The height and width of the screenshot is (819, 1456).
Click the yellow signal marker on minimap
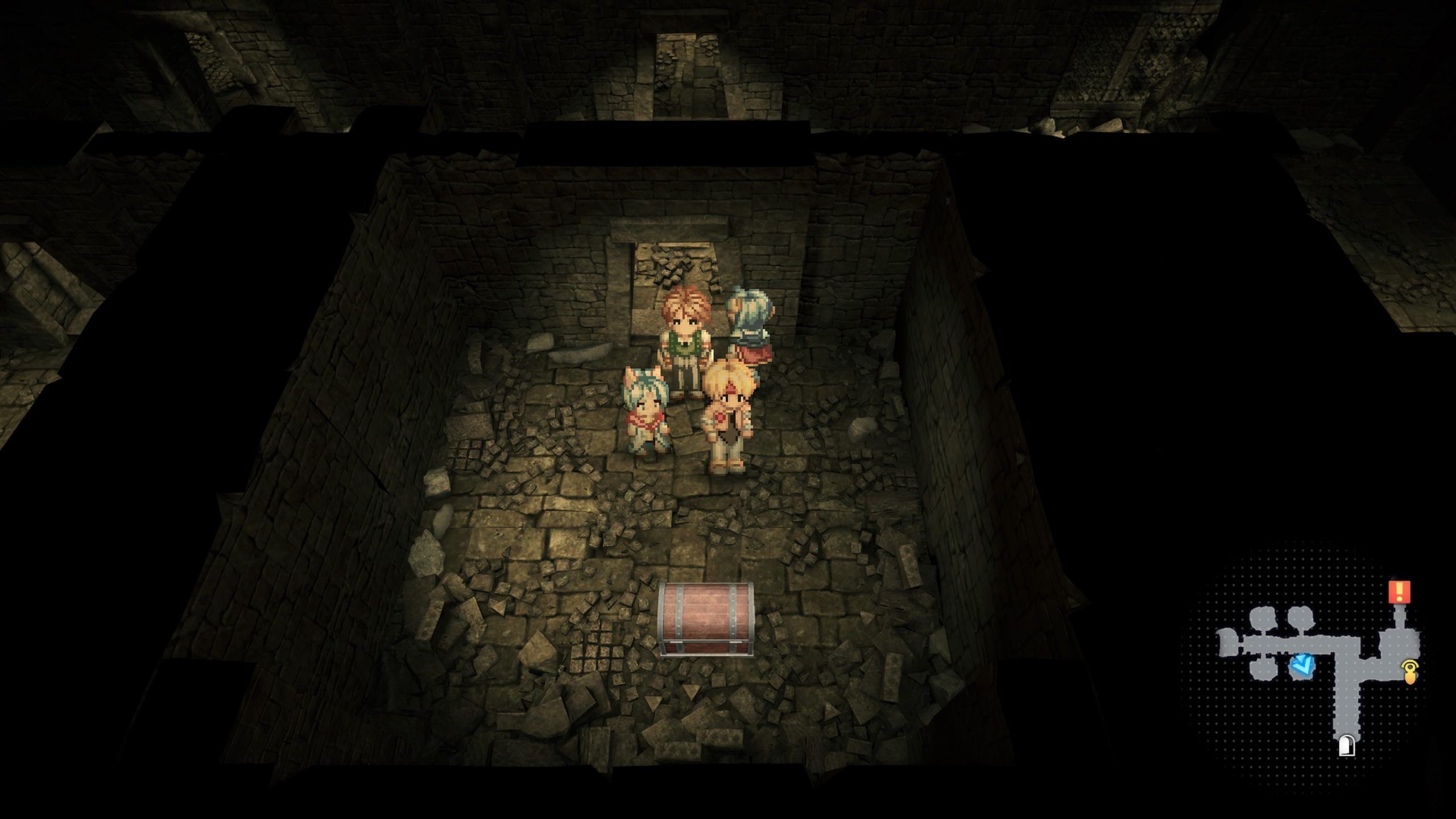tap(1410, 671)
